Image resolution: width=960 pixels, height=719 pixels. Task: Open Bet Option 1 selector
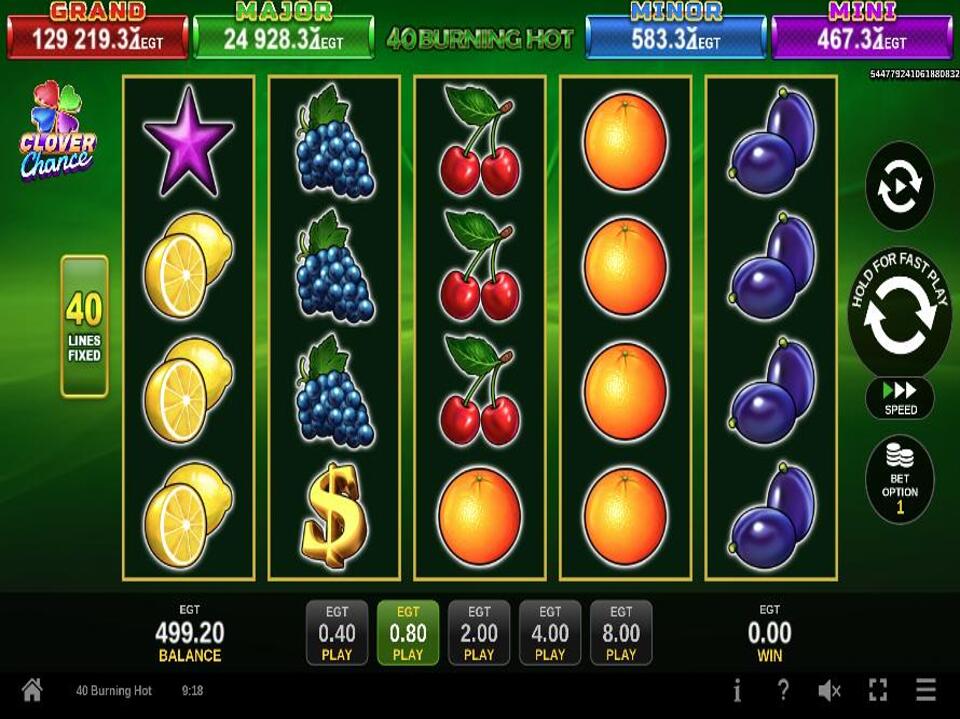(899, 479)
